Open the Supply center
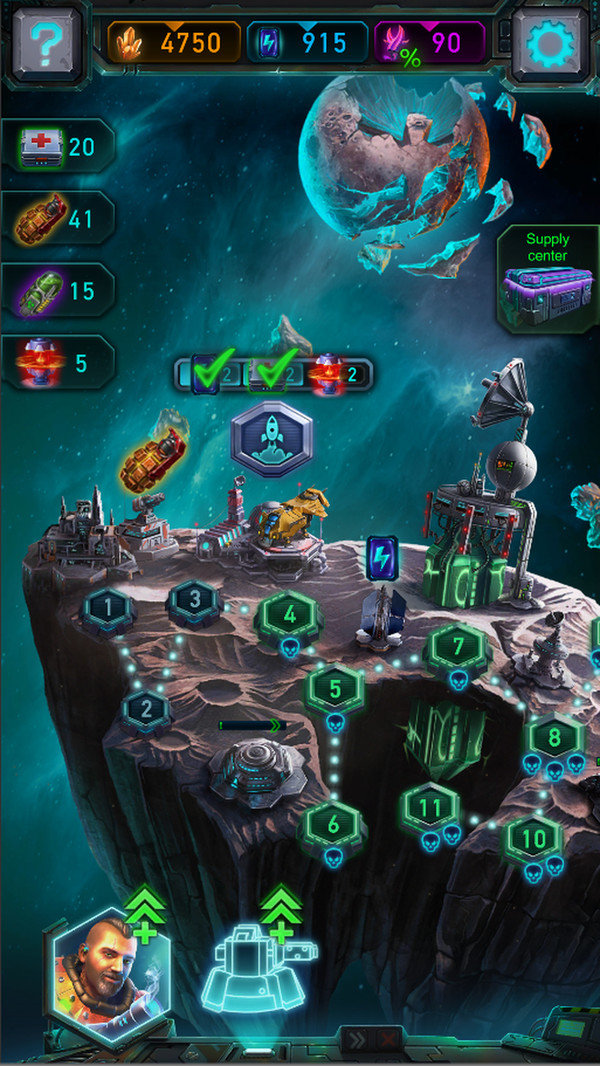Image resolution: width=600 pixels, height=1066 pixels. 548,281
